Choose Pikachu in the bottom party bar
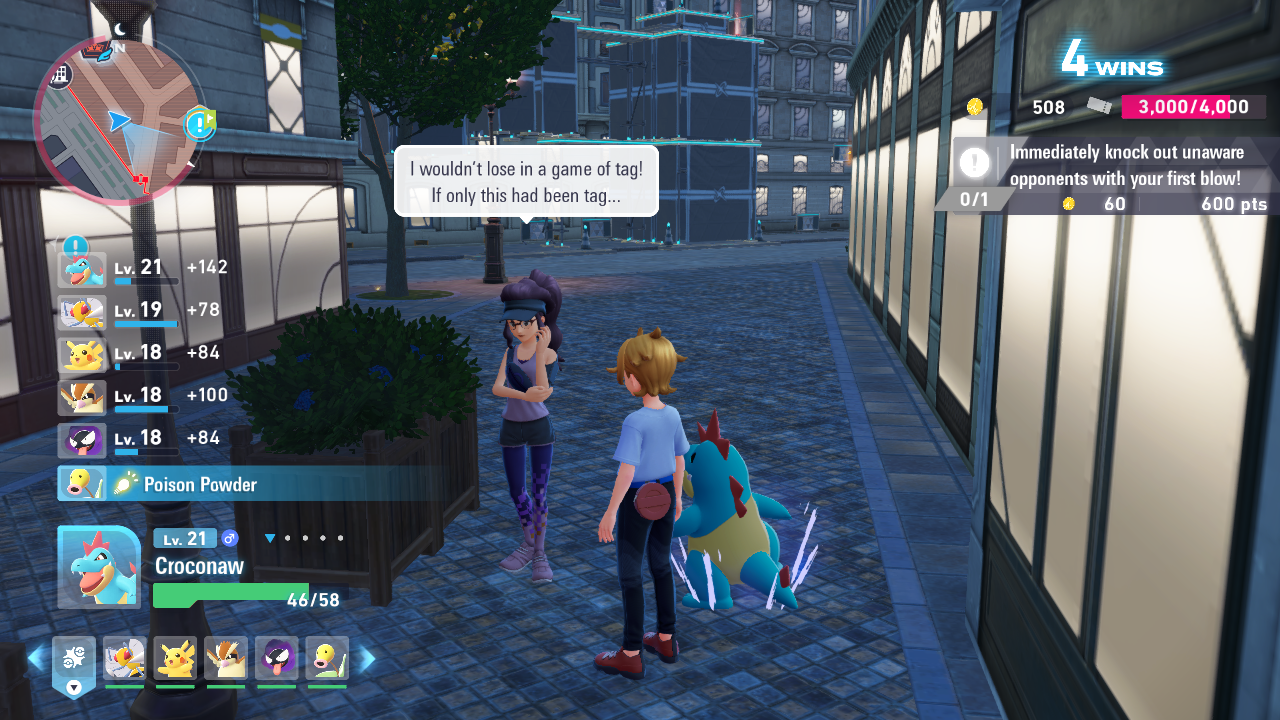 click(175, 658)
